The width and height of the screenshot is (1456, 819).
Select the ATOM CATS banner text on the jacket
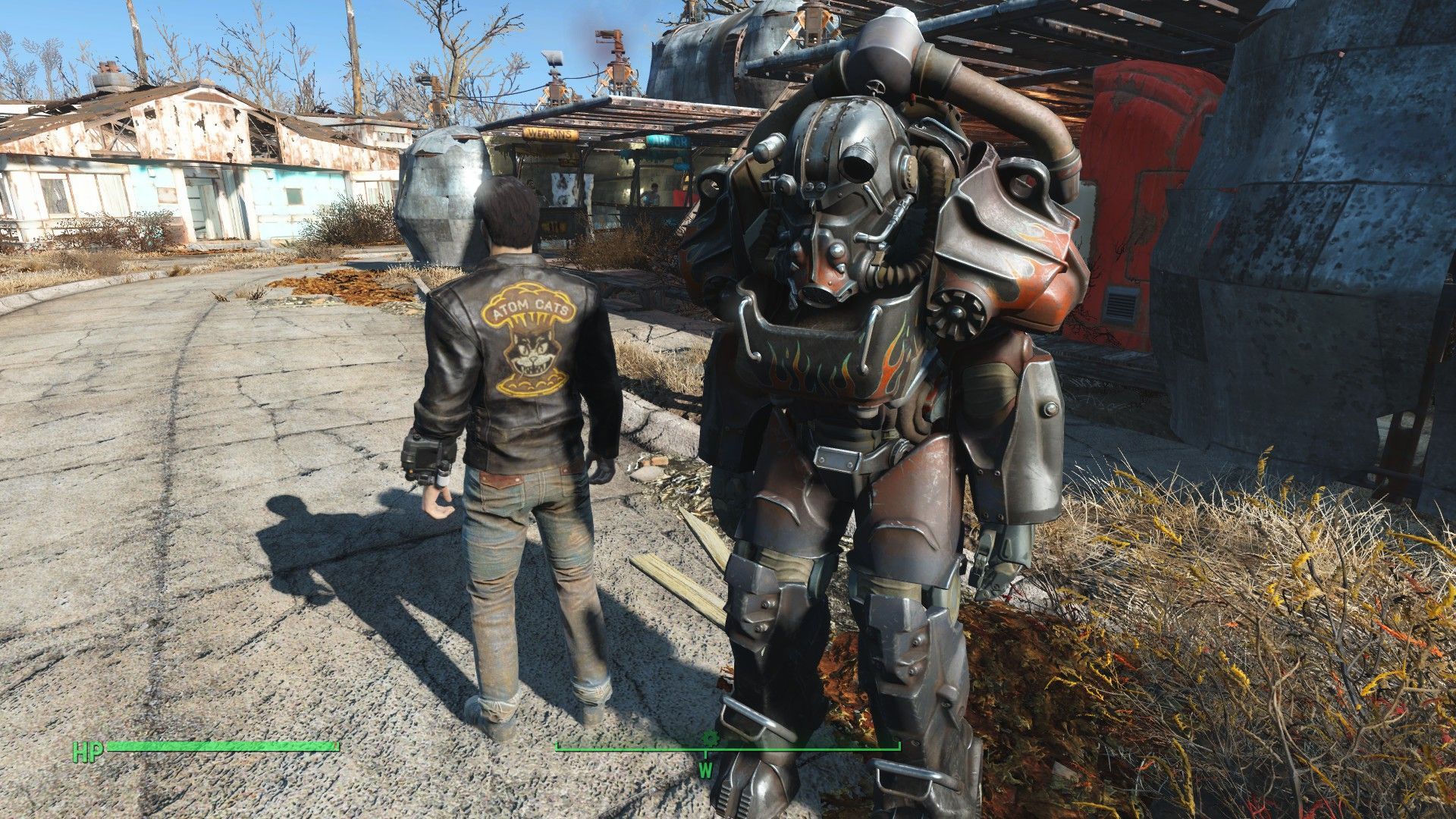click(532, 309)
